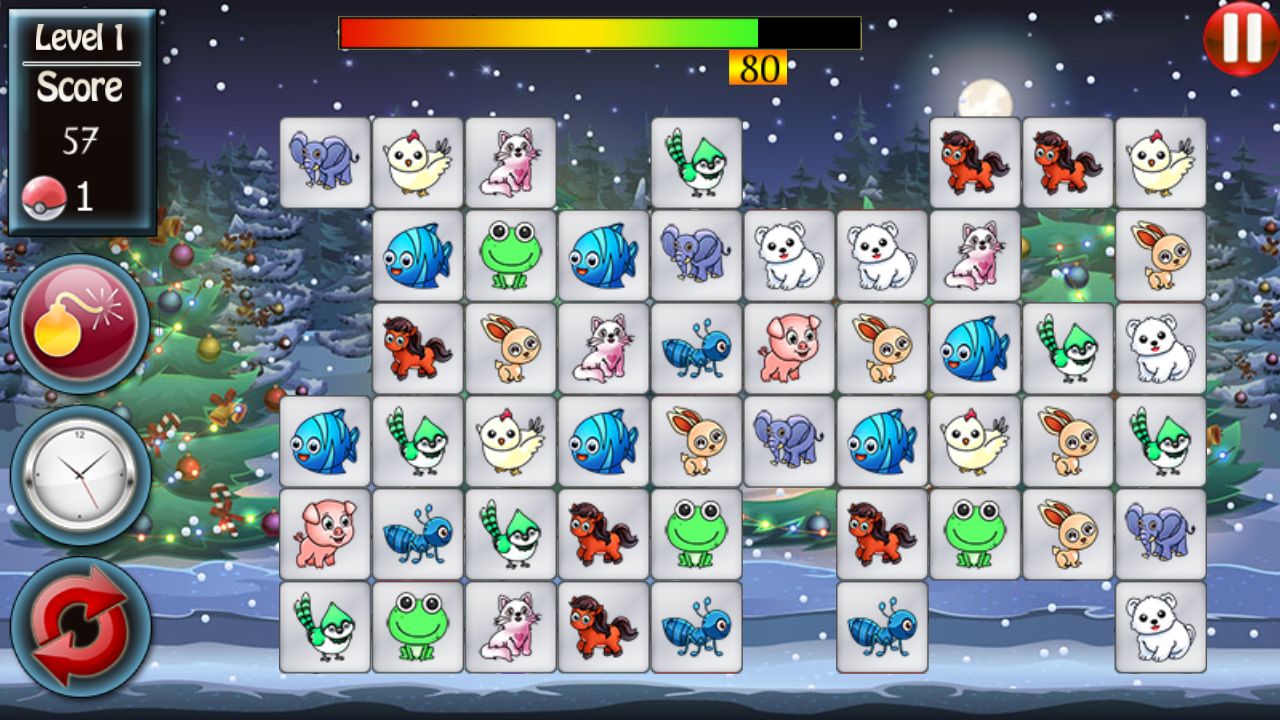Pick the pig tile directly under a blue fish

click(325, 534)
